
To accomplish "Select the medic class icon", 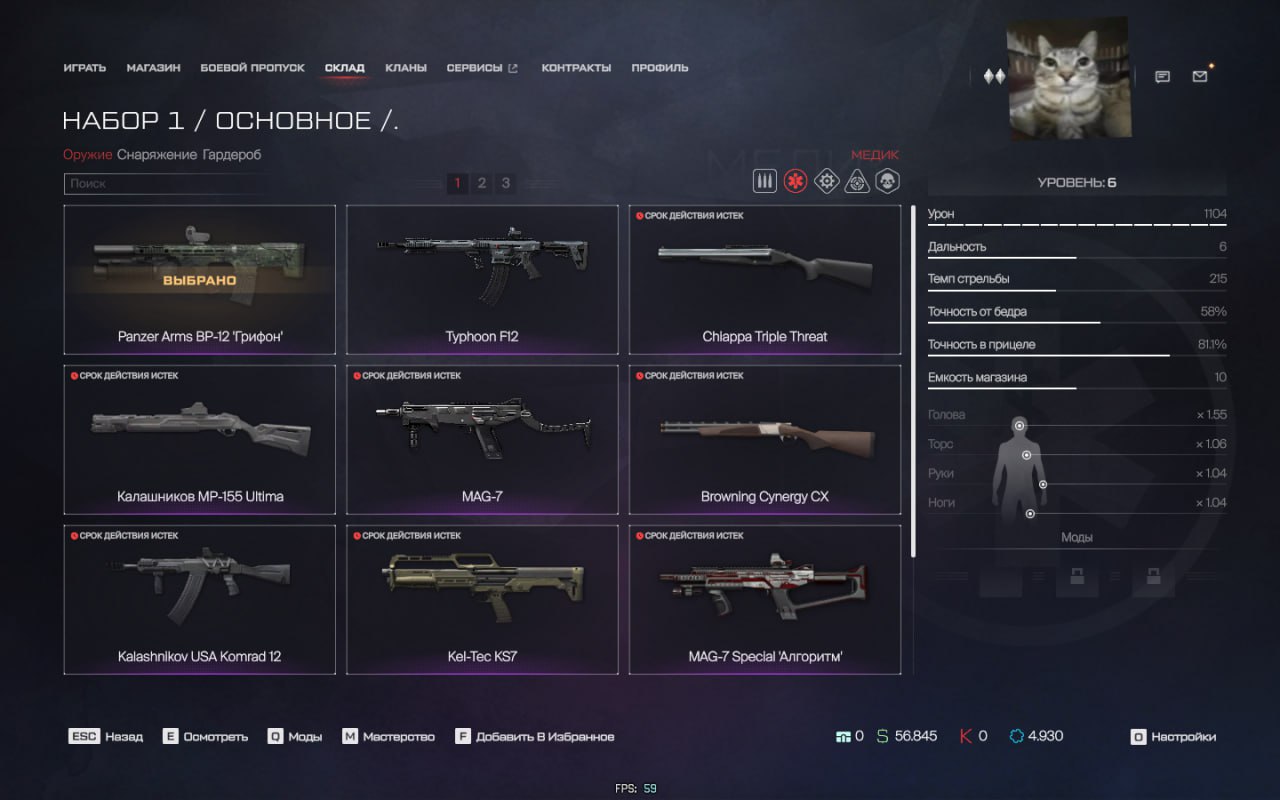I will pos(795,182).
